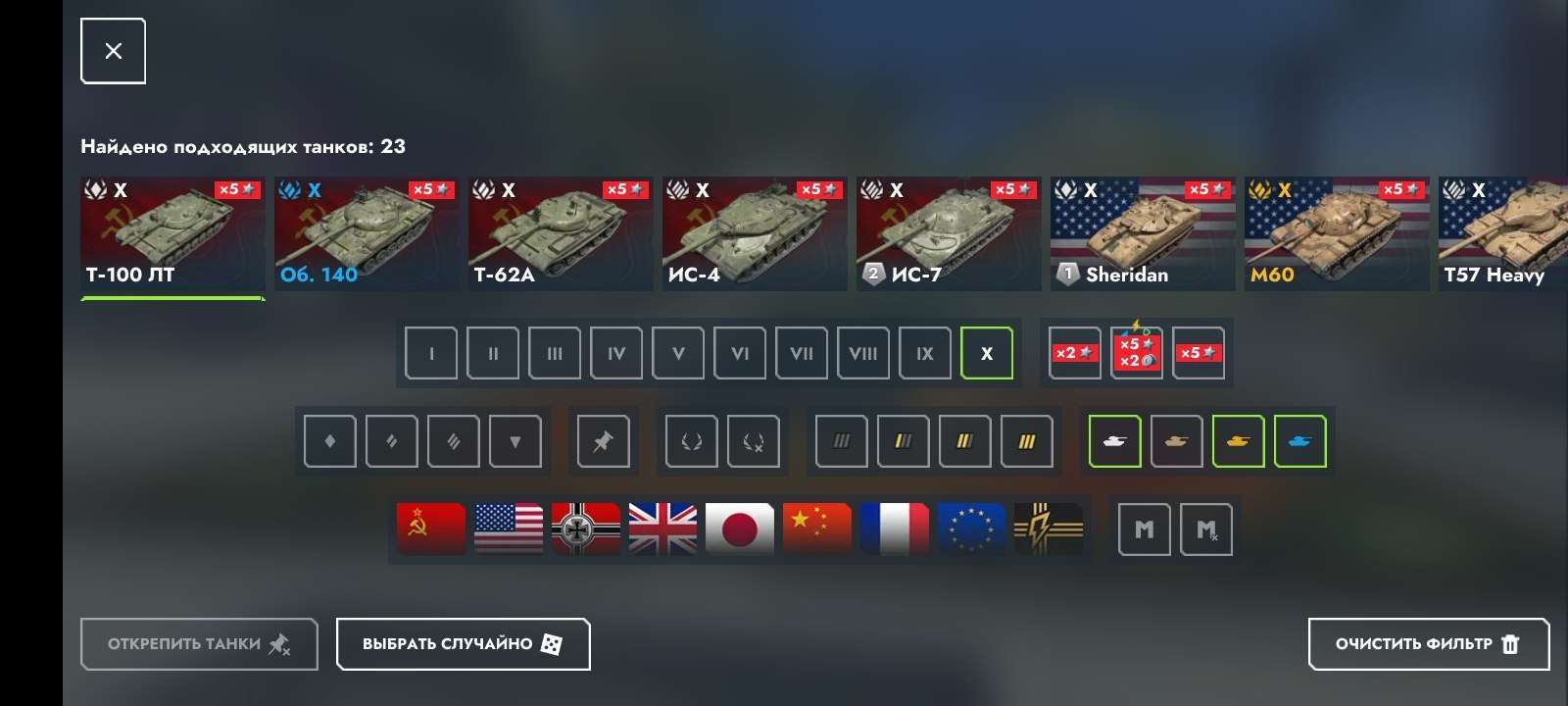Toggle the blue collector tank type filter
The width and height of the screenshot is (1568, 706).
1300,441
